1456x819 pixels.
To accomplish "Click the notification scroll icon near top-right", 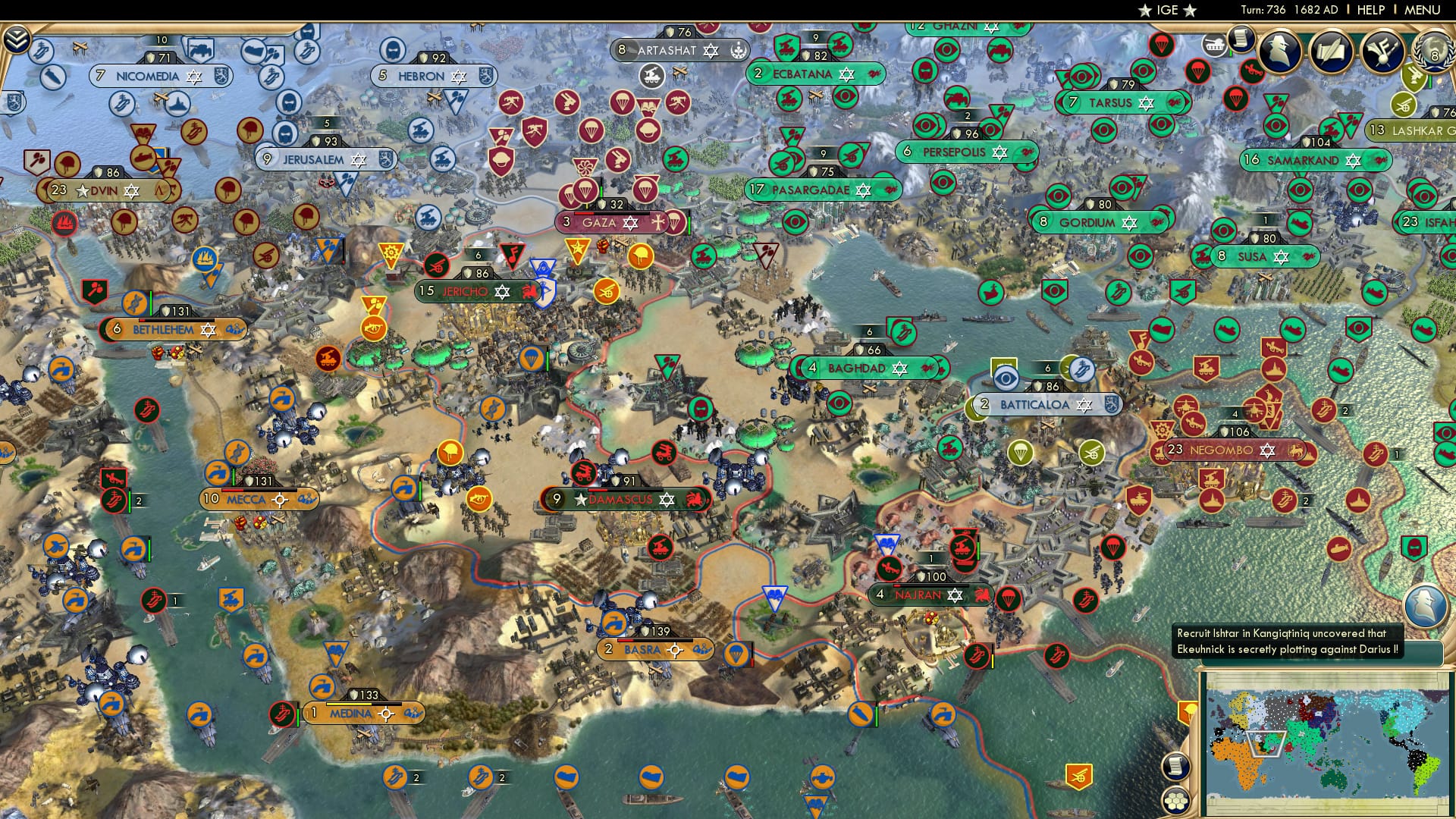I will click(x=1240, y=42).
